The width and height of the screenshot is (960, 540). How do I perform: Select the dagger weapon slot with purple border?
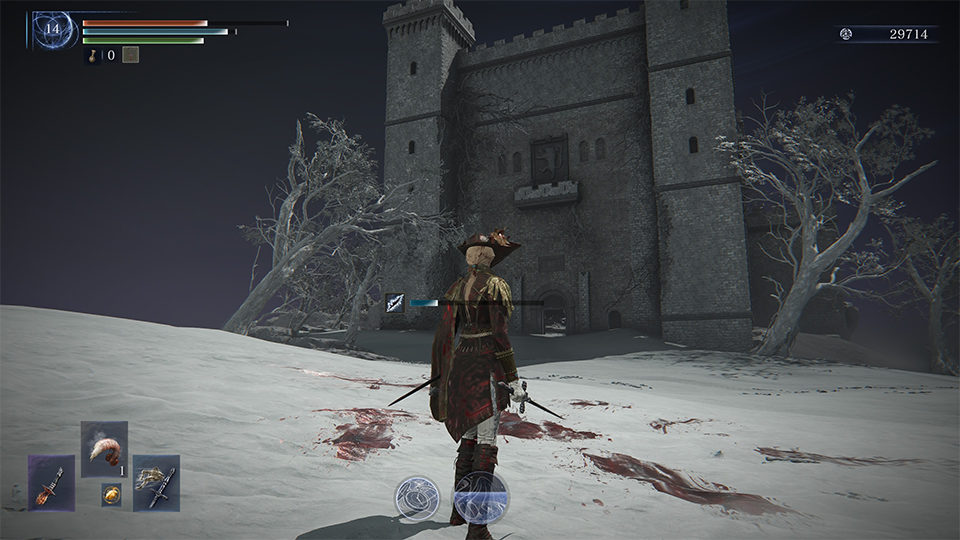pyautogui.click(x=51, y=483)
